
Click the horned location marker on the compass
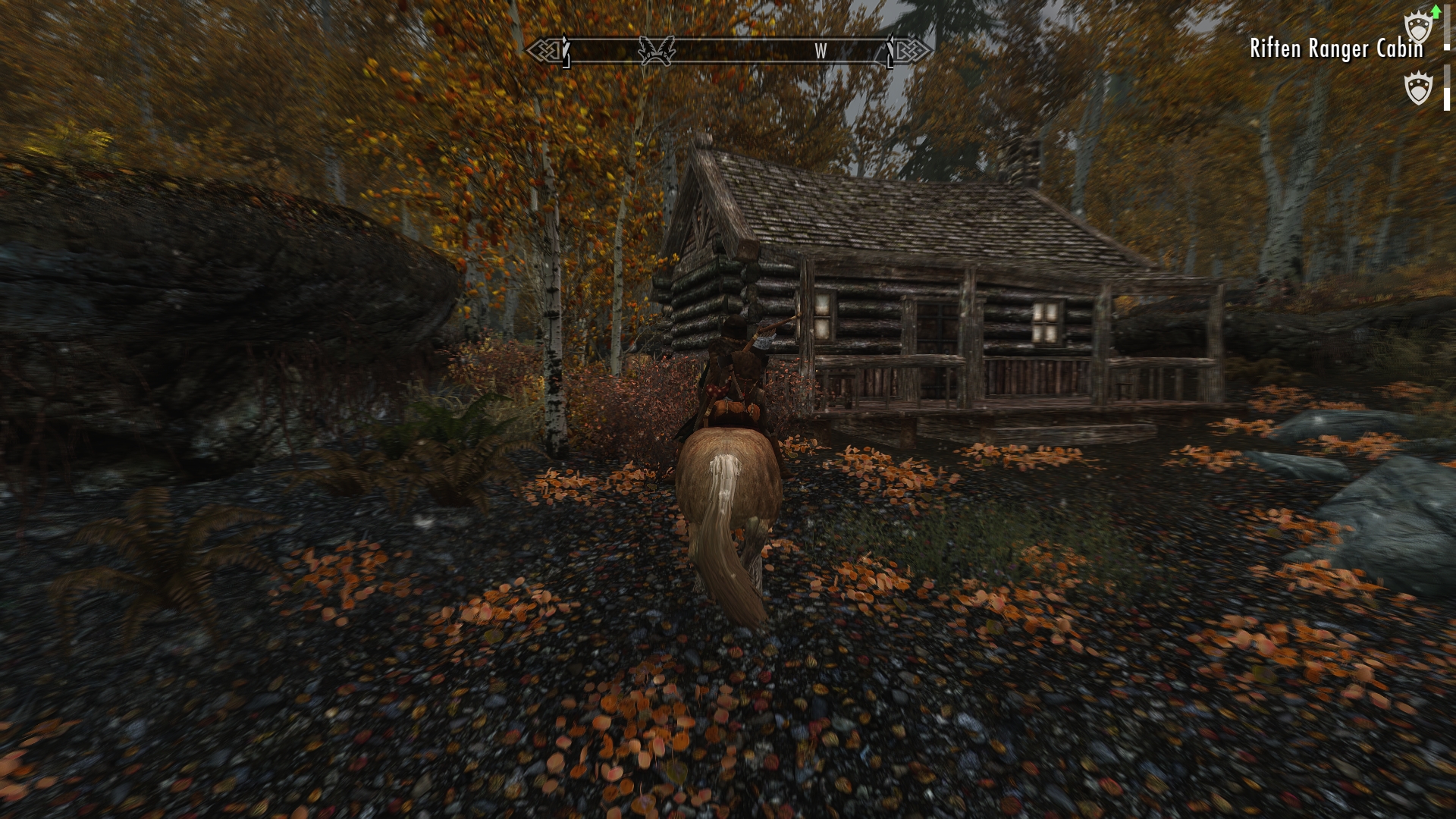tap(657, 51)
